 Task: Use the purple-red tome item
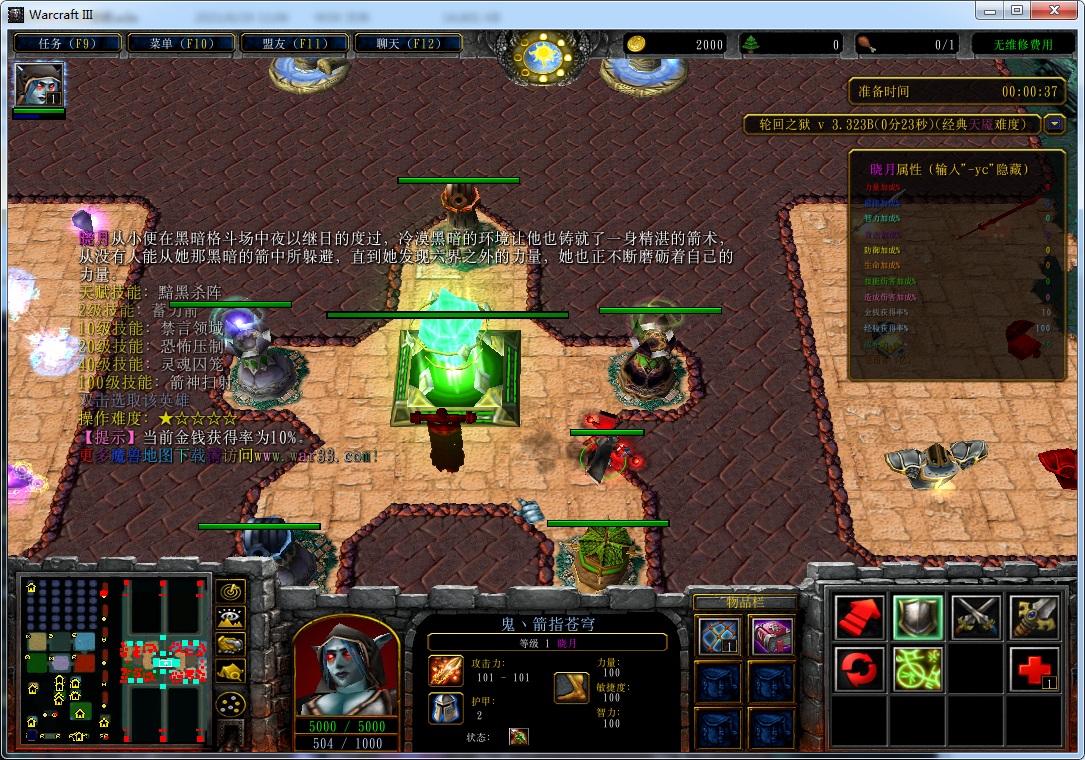point(771,636)
